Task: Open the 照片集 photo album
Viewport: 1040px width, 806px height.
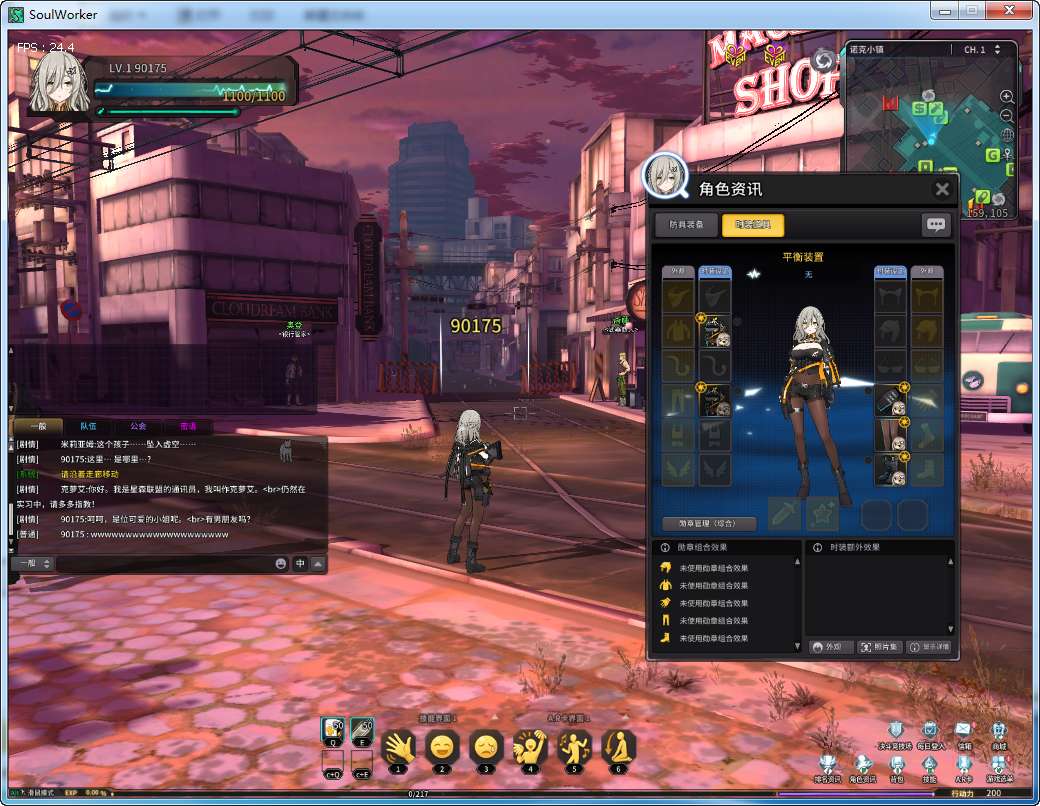Action: (x=879, y=647)
